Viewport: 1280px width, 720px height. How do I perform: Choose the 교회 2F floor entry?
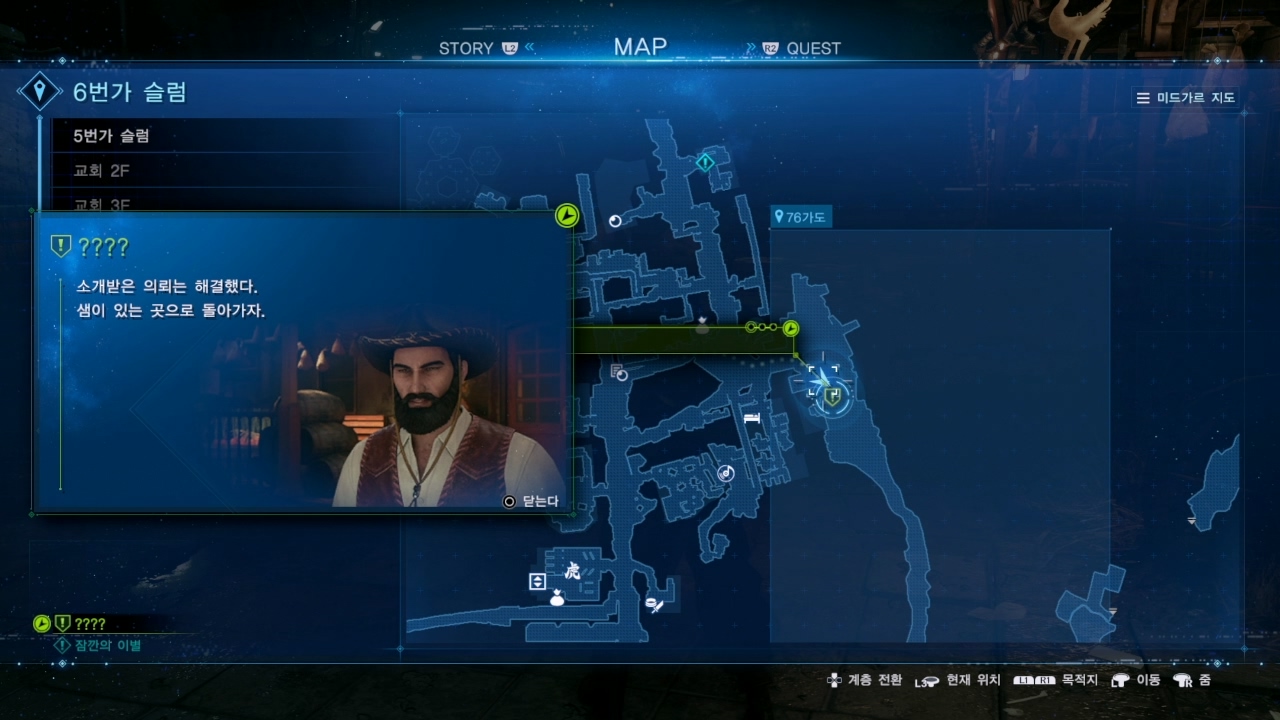coord(102,171)
